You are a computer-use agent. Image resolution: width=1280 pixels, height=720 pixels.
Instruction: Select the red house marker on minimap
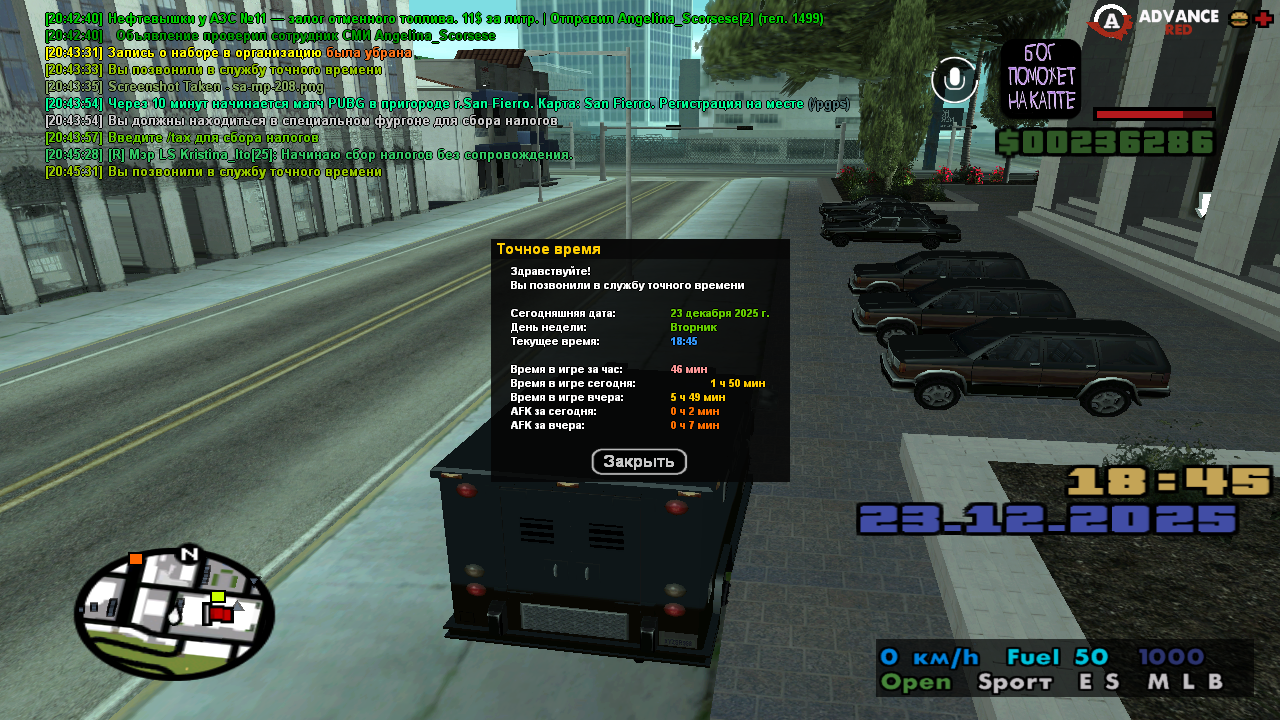coord(221,614)
